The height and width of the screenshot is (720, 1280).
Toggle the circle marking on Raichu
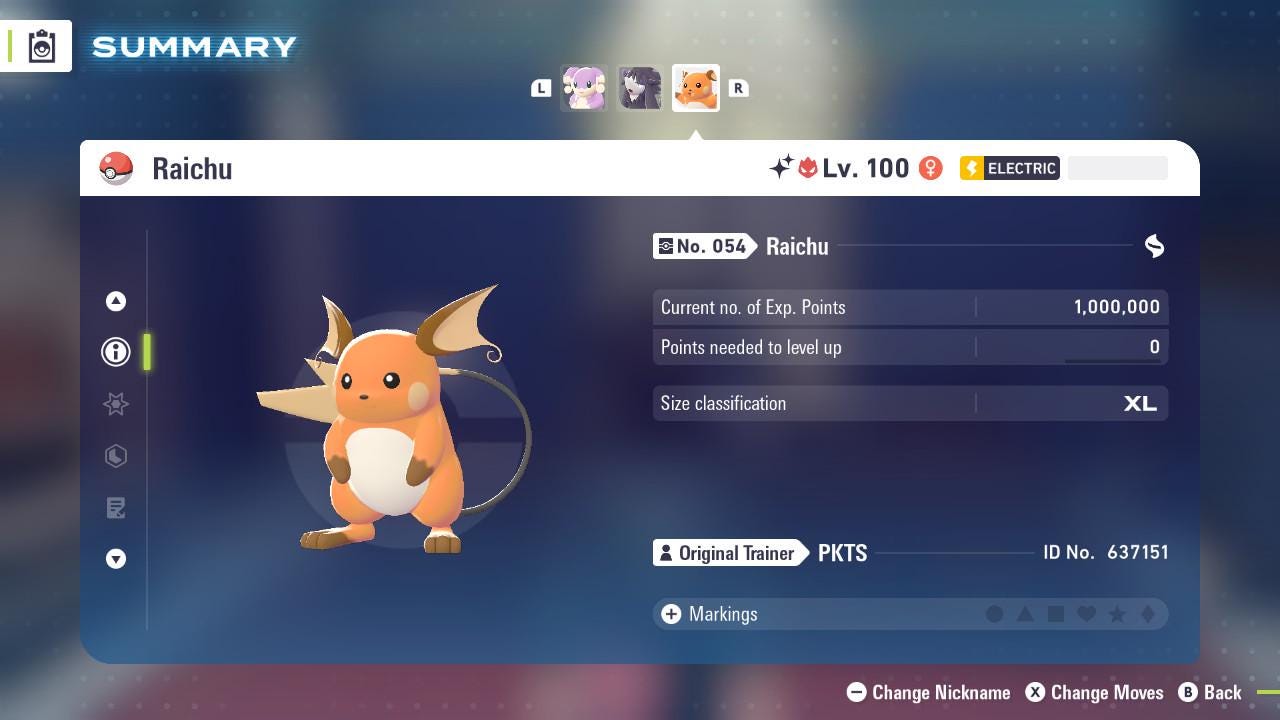995,614
